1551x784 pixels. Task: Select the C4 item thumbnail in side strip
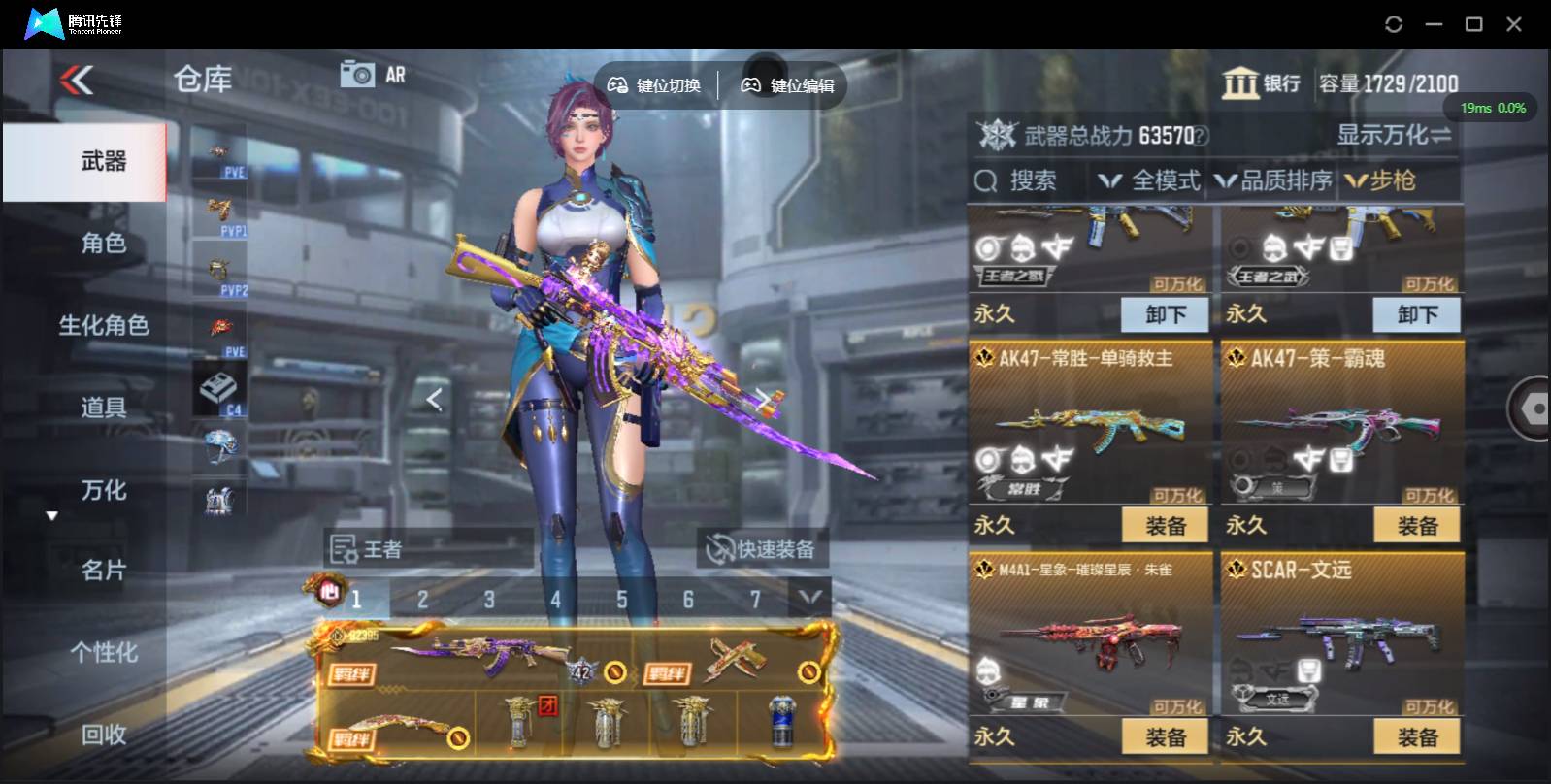[x=217, y=387]
